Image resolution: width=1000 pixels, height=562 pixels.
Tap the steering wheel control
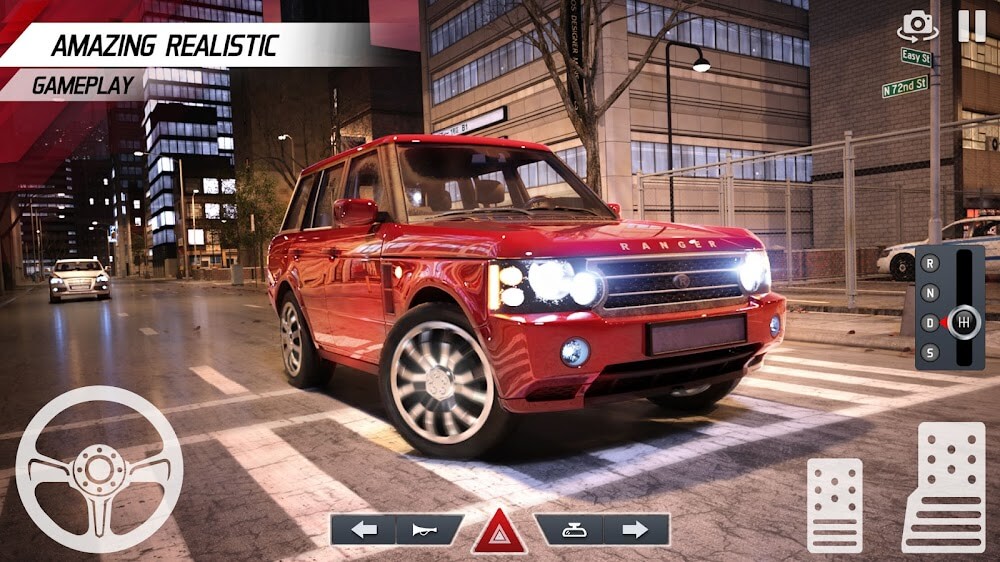point(99,469)
